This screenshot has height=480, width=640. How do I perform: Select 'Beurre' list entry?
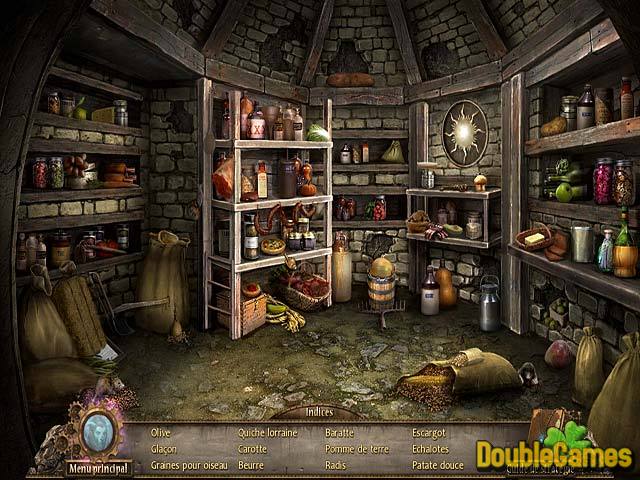coord(251,465)
